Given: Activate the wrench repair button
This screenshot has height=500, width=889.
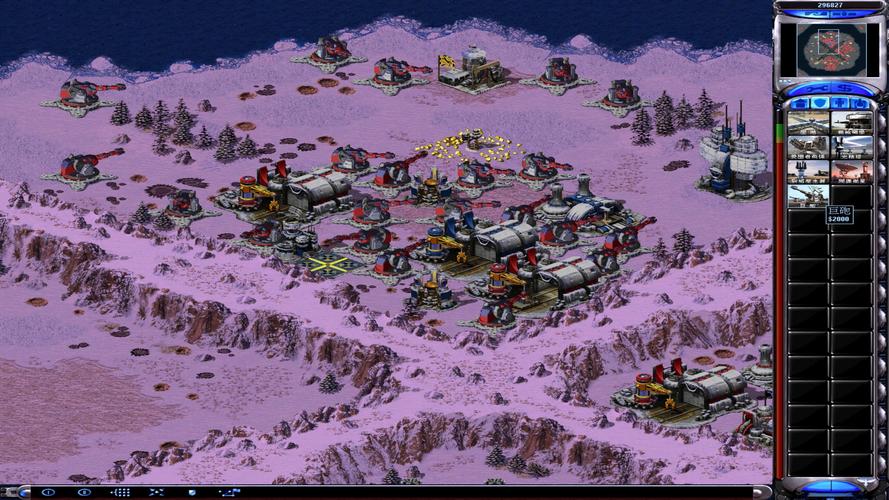Looking at the screenshot, I should point(813,88).
